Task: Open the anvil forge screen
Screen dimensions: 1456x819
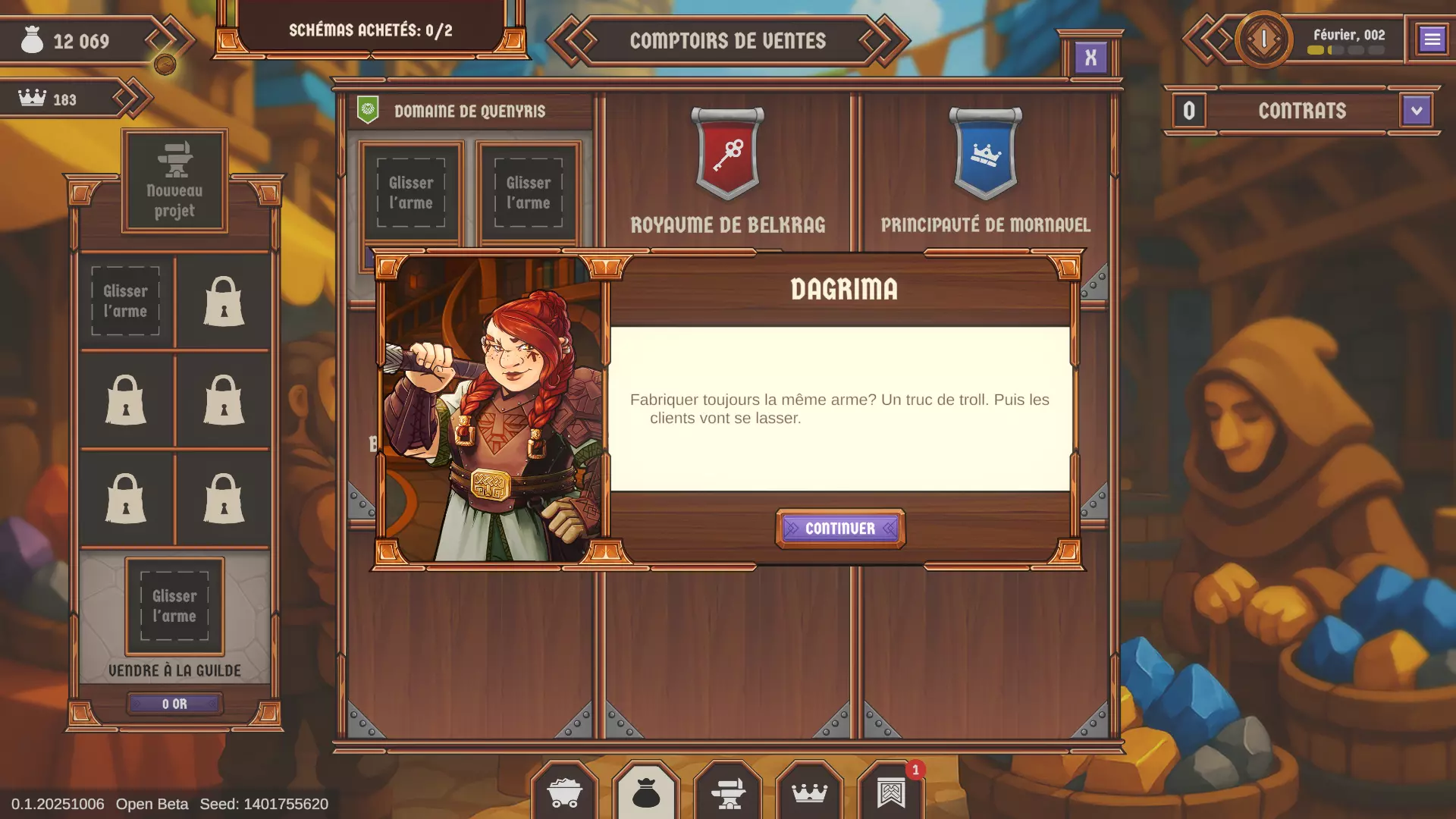Action: point(728,794)
